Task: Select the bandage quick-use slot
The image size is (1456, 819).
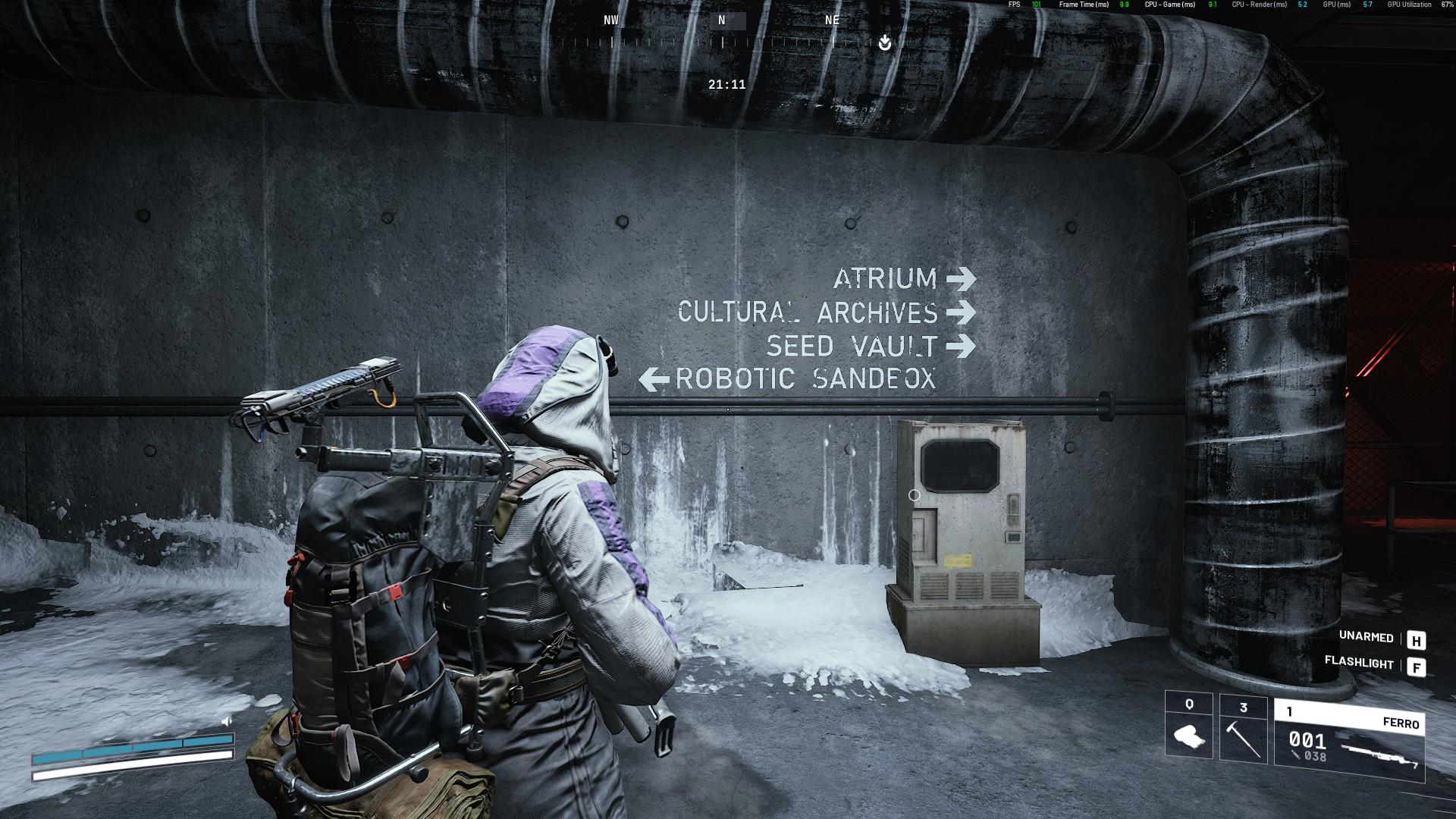Action: 1188,726
